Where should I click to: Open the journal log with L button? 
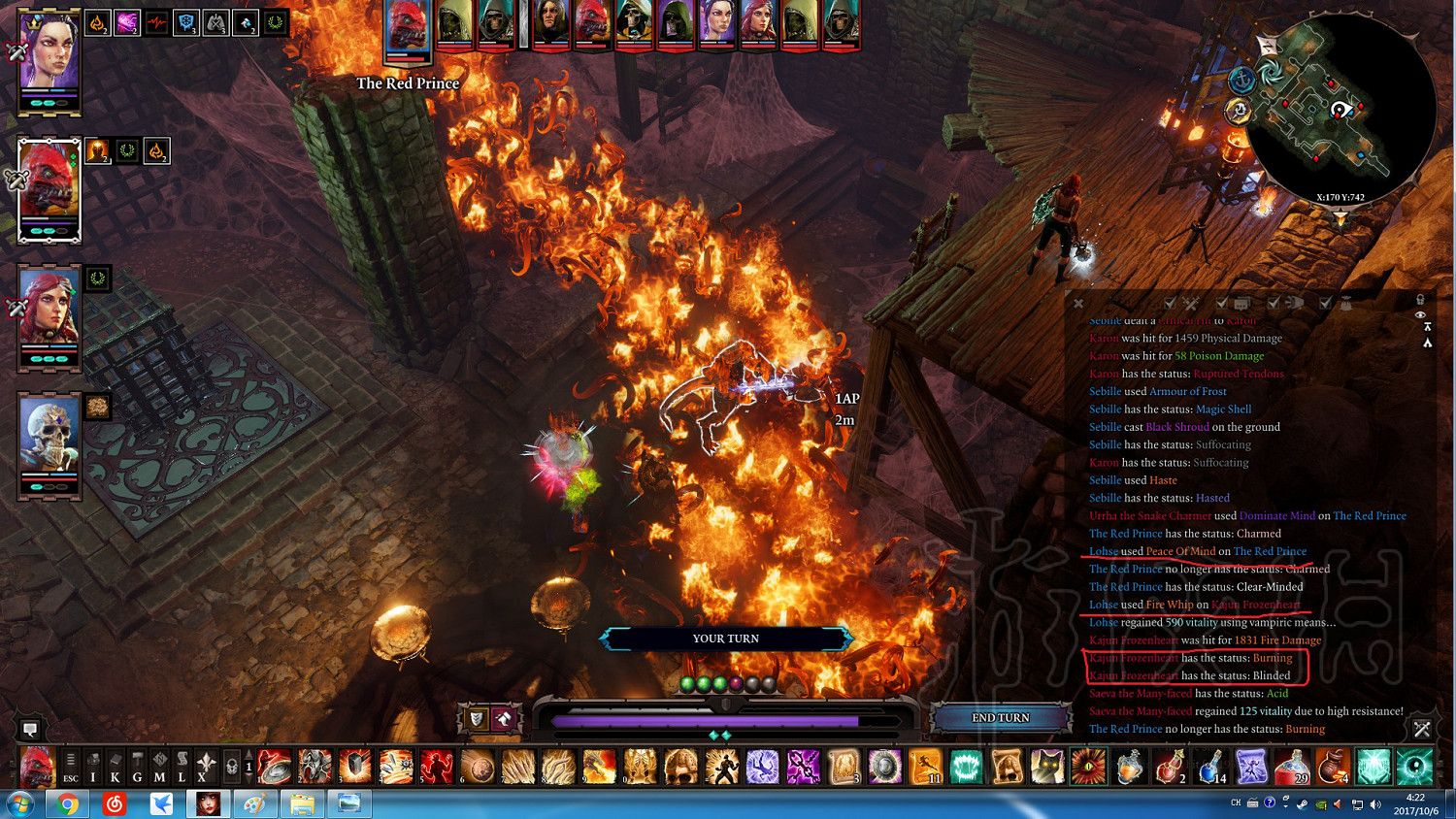coord(182,767)
